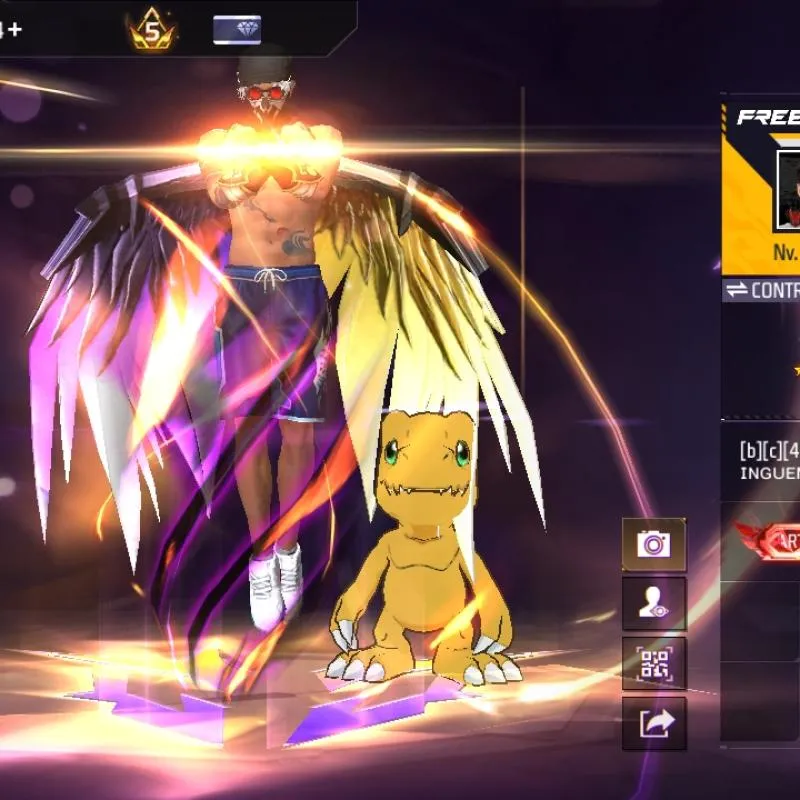Click the player avatar portrait

[789, 190]
